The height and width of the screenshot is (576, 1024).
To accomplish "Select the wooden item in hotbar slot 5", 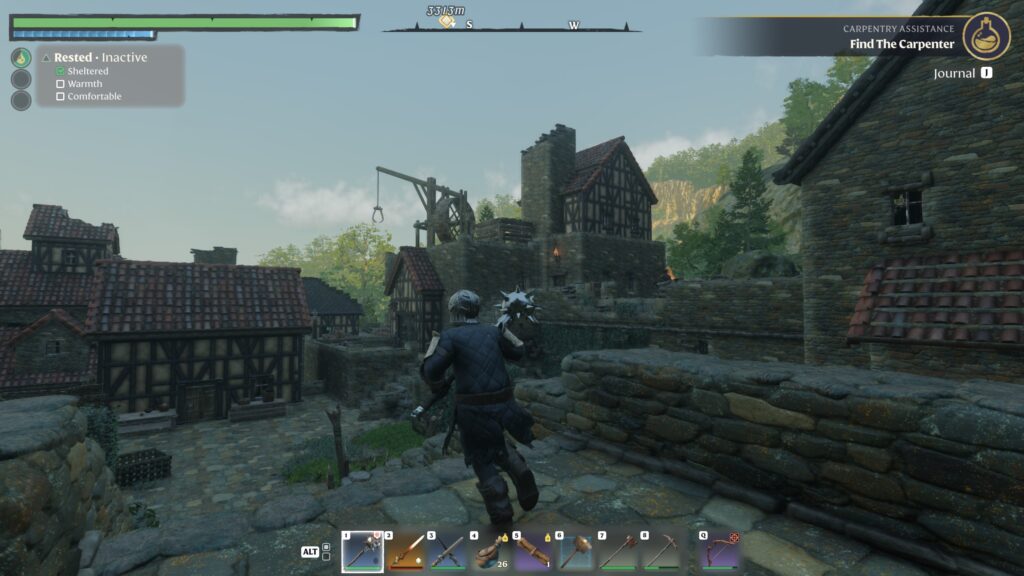I will coord(533,551).
